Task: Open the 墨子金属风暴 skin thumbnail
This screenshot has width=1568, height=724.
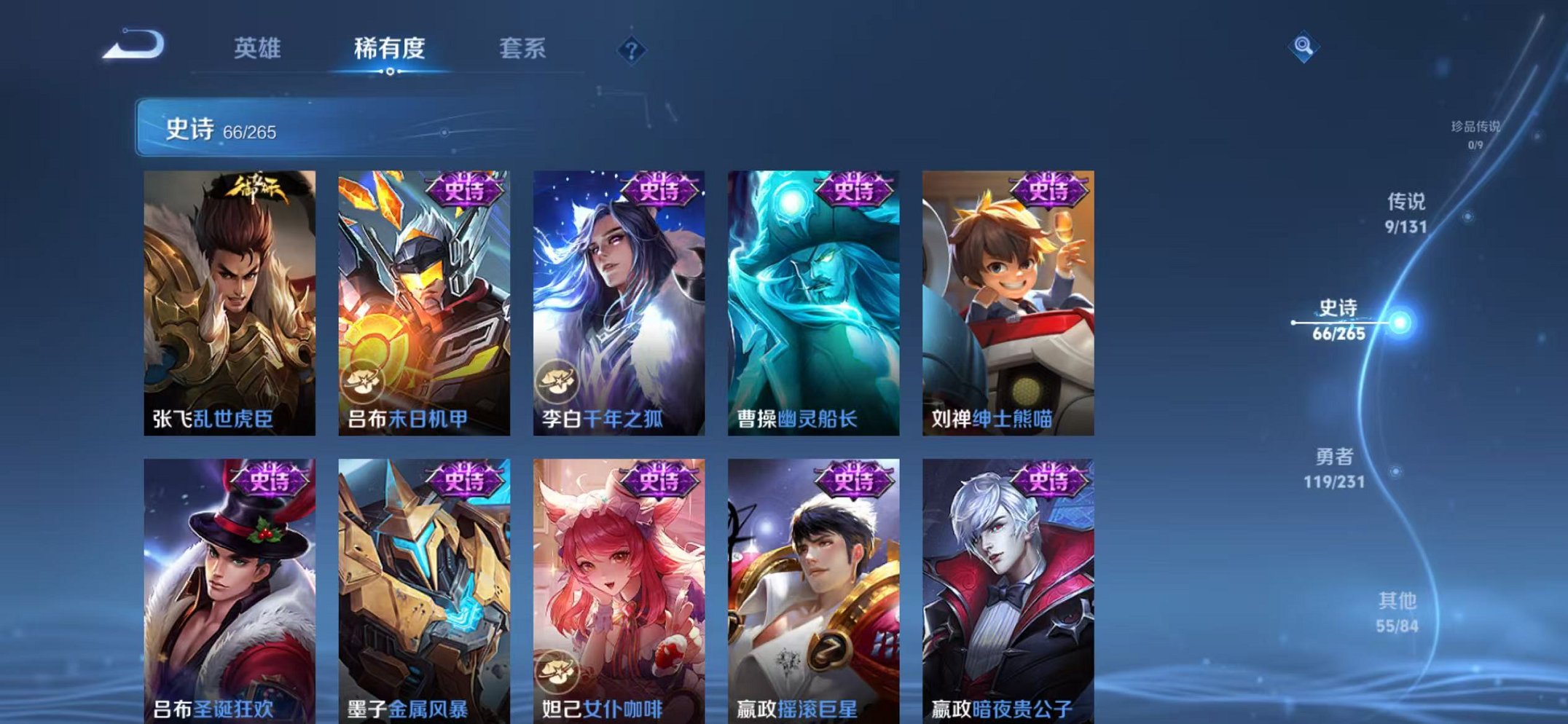Action: pyautogui.click(x=423, y=583)
